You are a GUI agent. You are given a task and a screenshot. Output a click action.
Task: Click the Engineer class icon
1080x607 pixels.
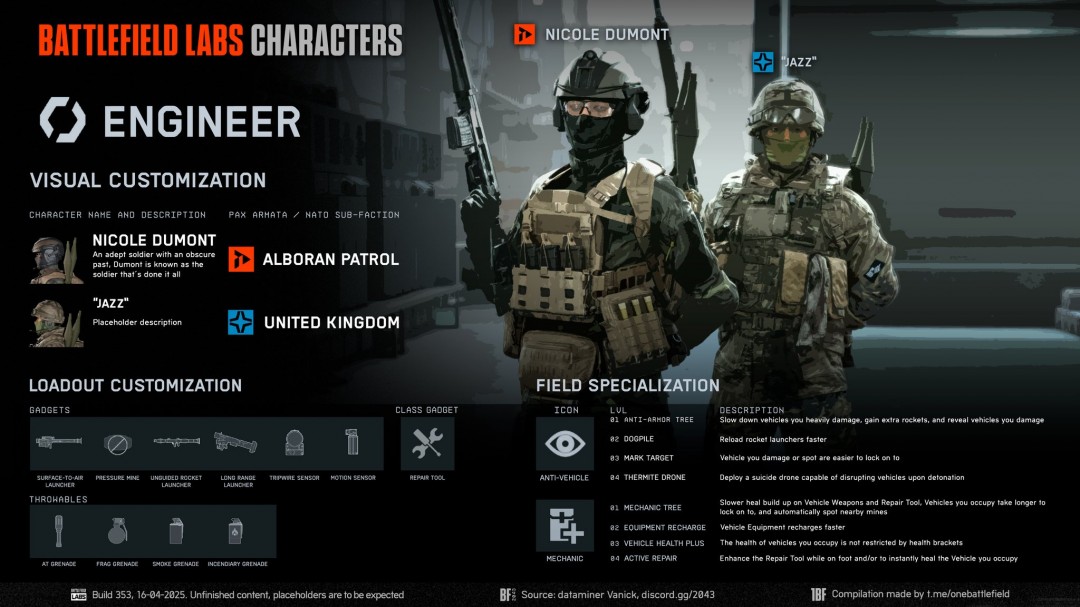pos(62,120)
